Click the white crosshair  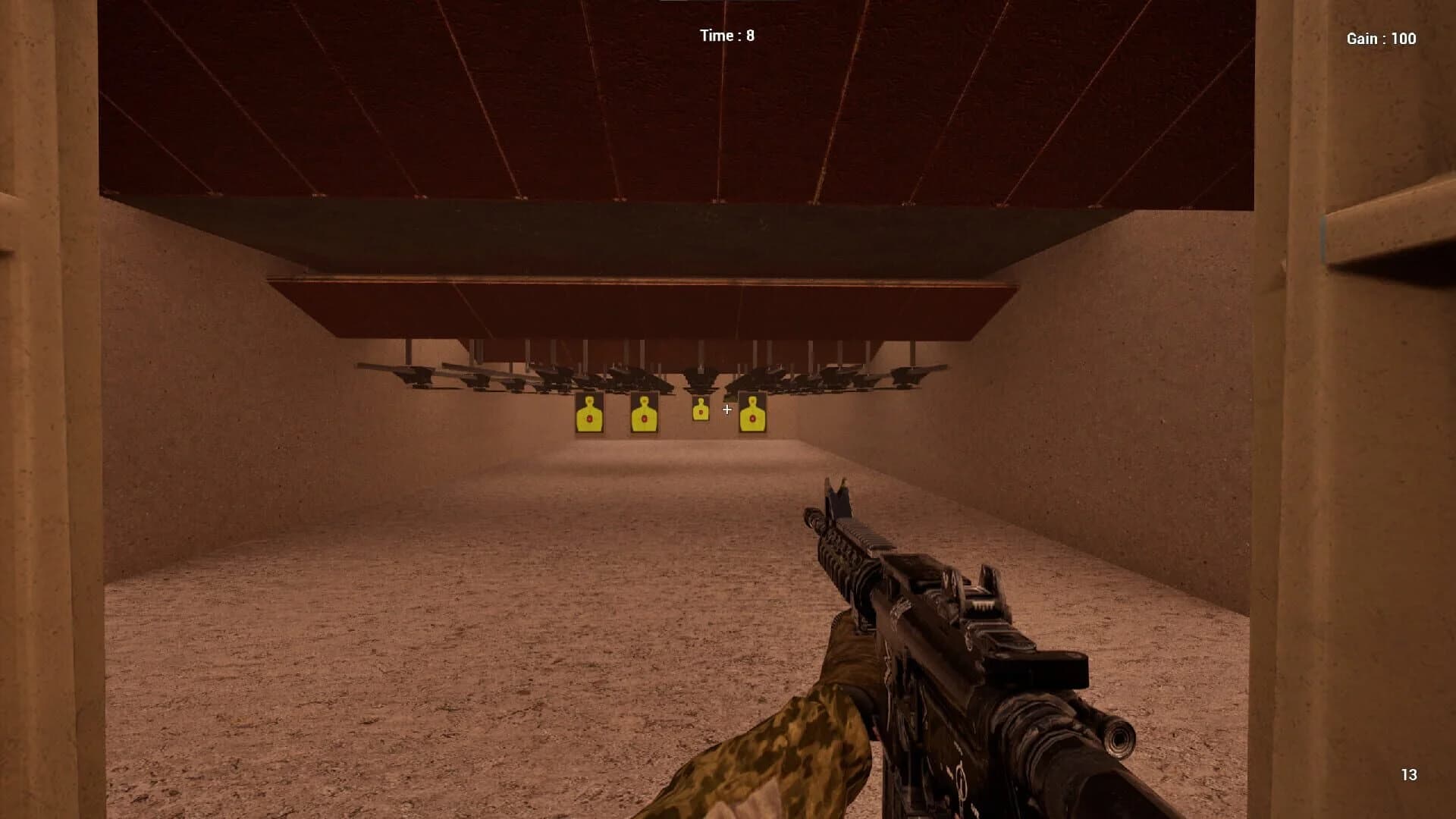[727, 409]
